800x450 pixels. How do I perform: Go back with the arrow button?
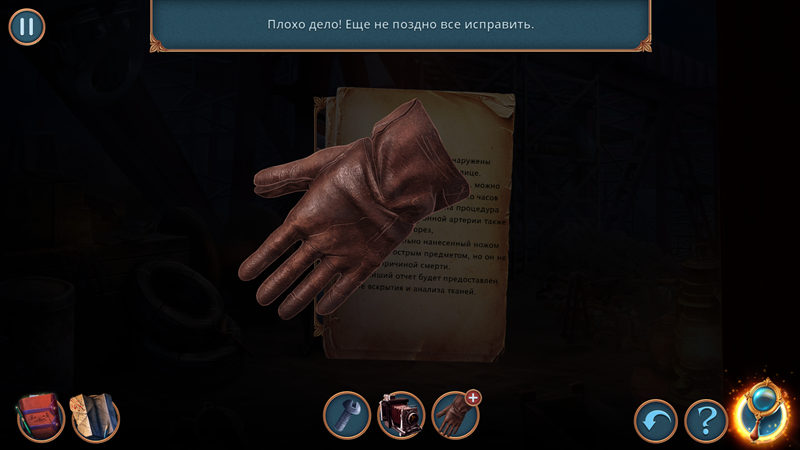656,421
